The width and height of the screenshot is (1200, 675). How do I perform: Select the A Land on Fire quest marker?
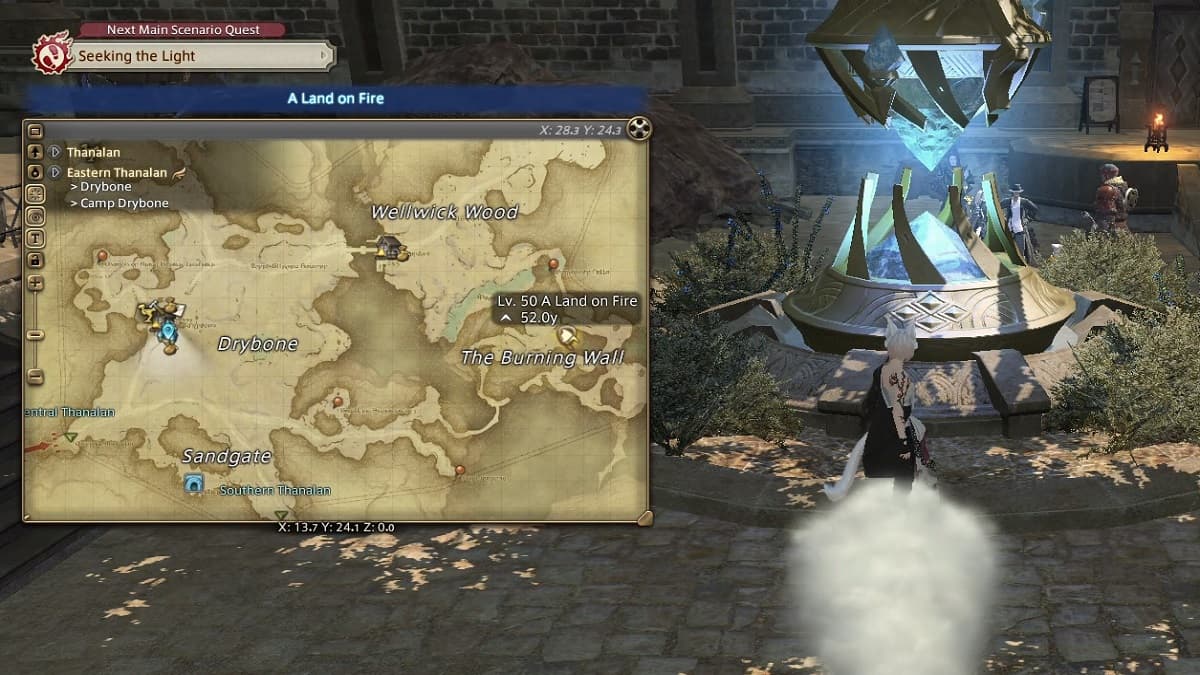(568, 336)
